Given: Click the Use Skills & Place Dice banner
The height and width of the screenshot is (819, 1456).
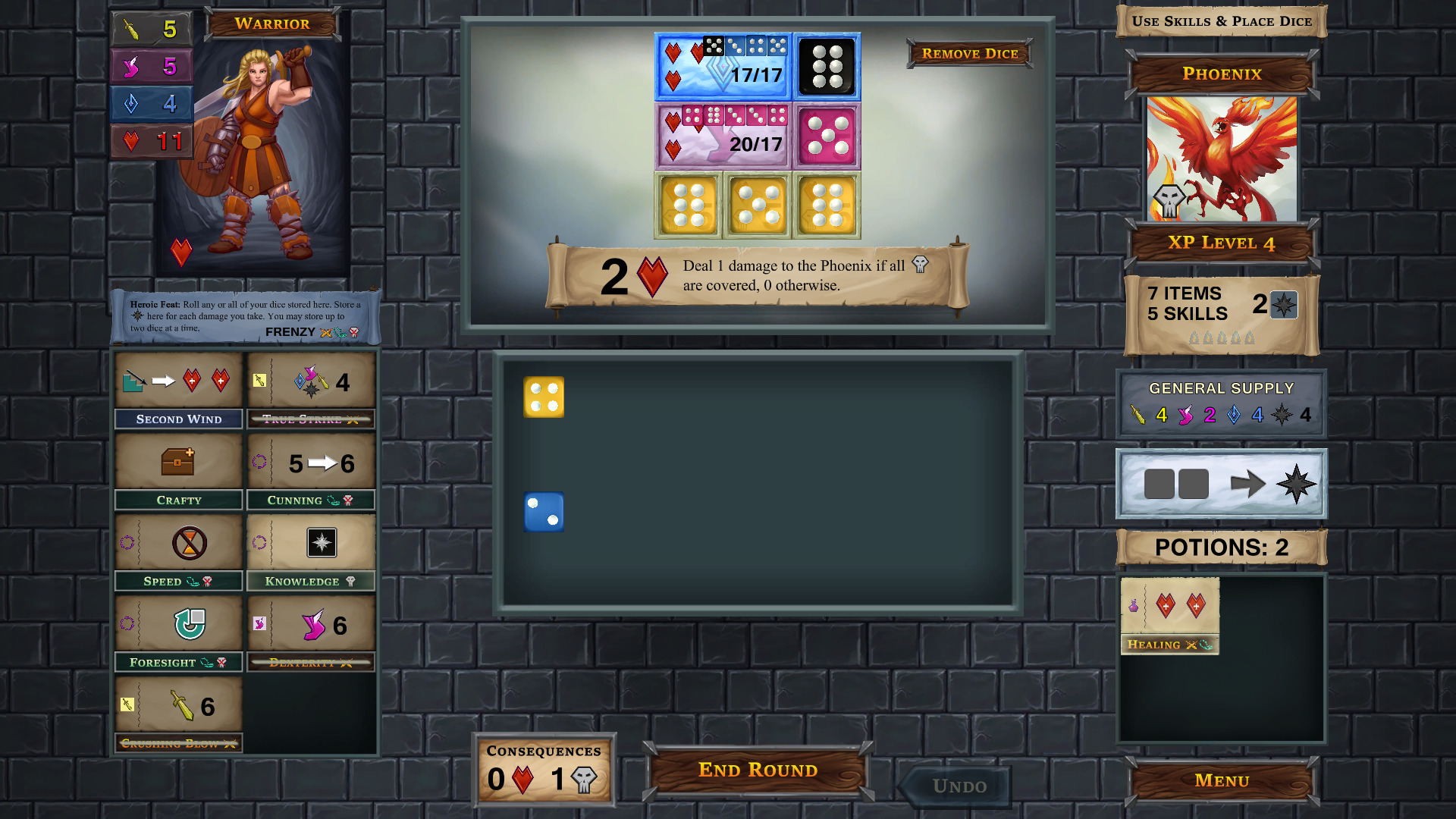Looking at the screenshot, I should click(x=1220, y=20).
